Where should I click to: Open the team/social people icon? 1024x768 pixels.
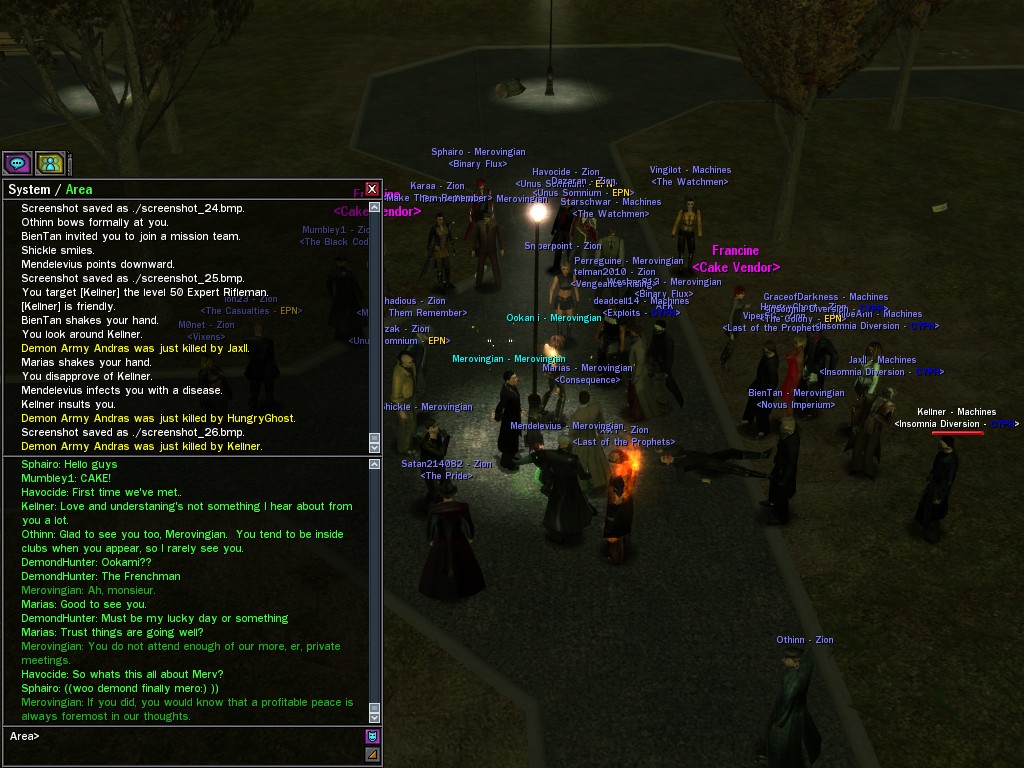tap(50, 163)
